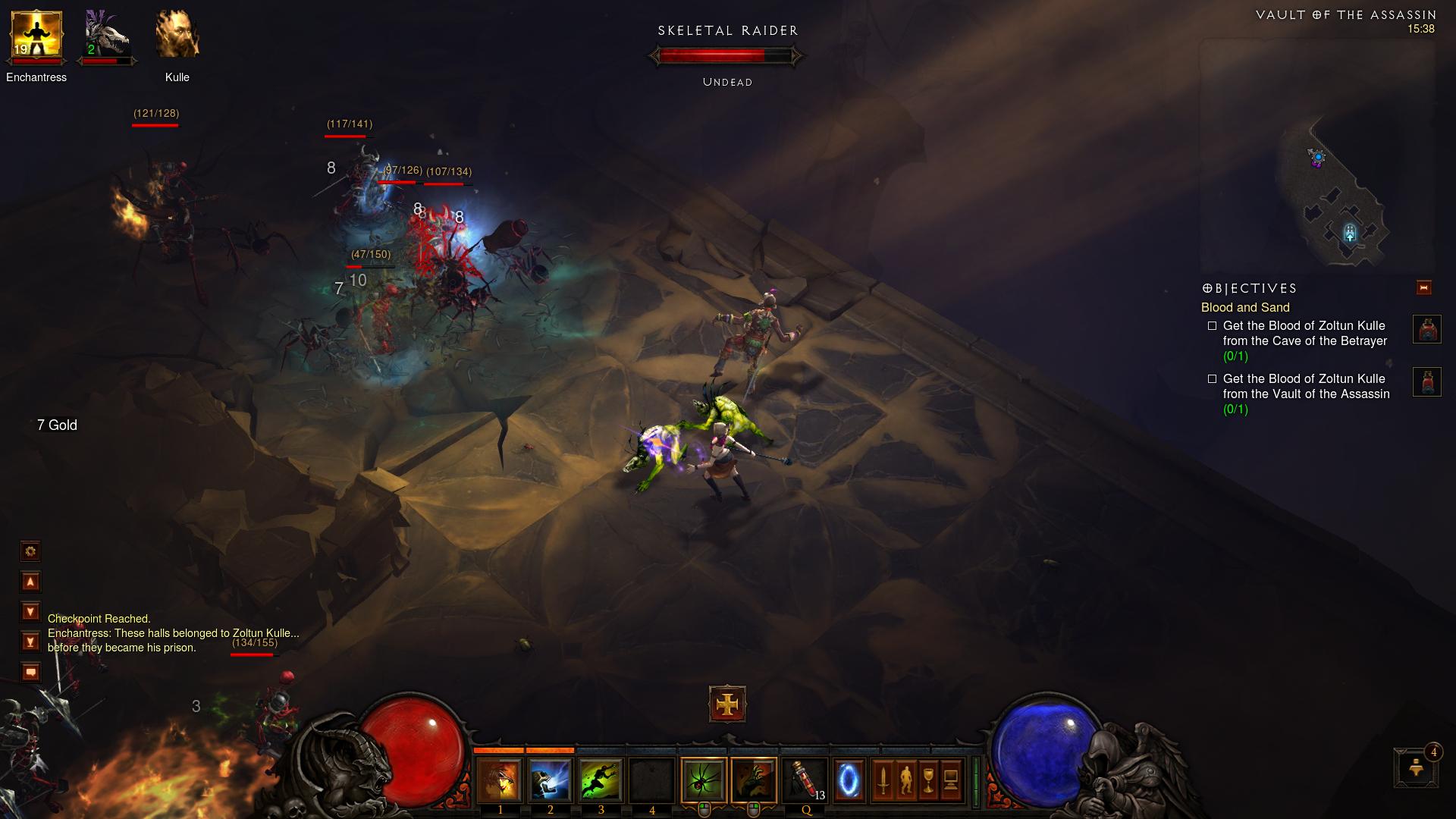This screenshot has width=1456, height=819.
Task: Open the game menu computer icon
Action: coord(951,780)
